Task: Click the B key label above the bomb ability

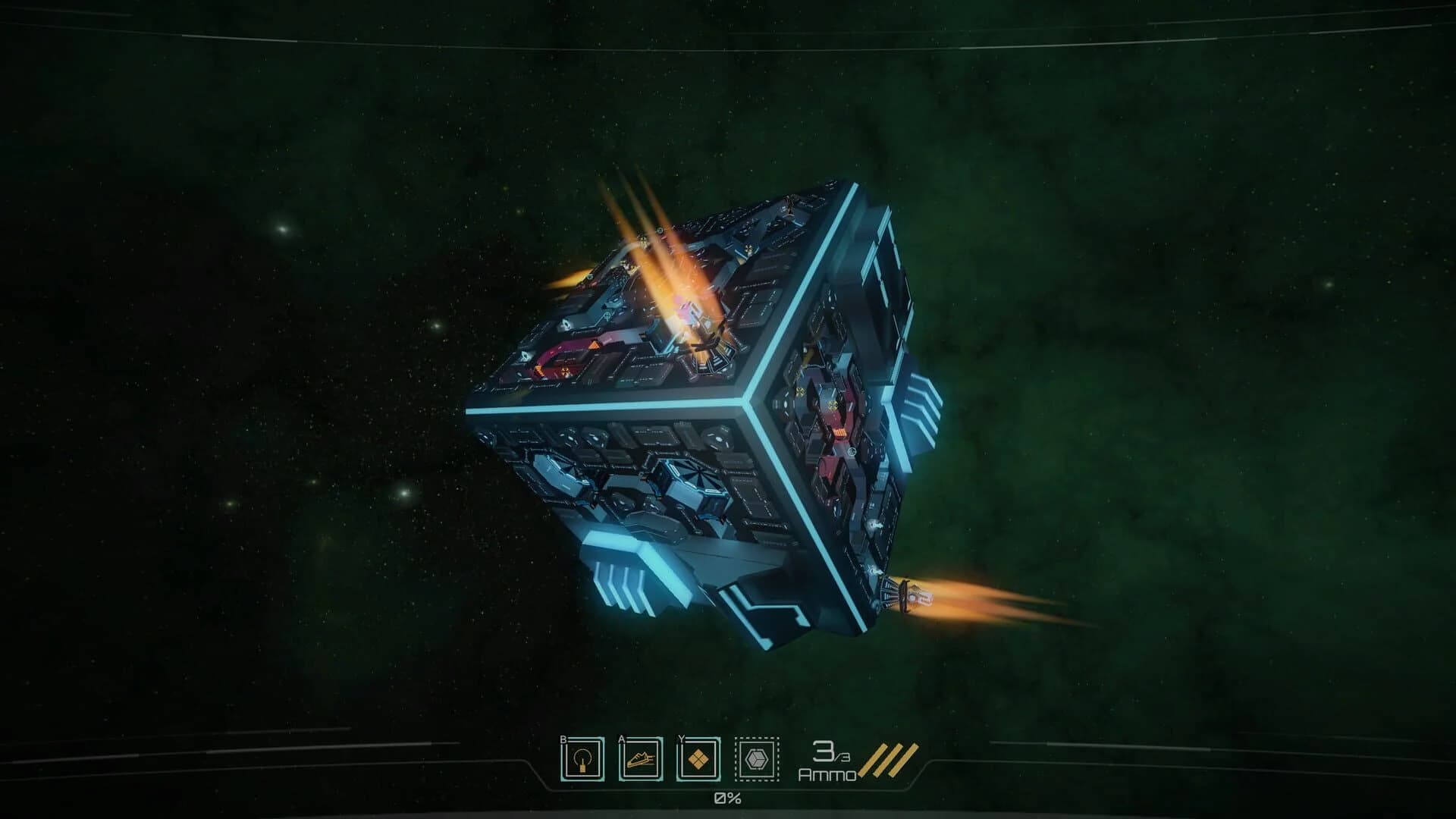Action: point(563,739)
